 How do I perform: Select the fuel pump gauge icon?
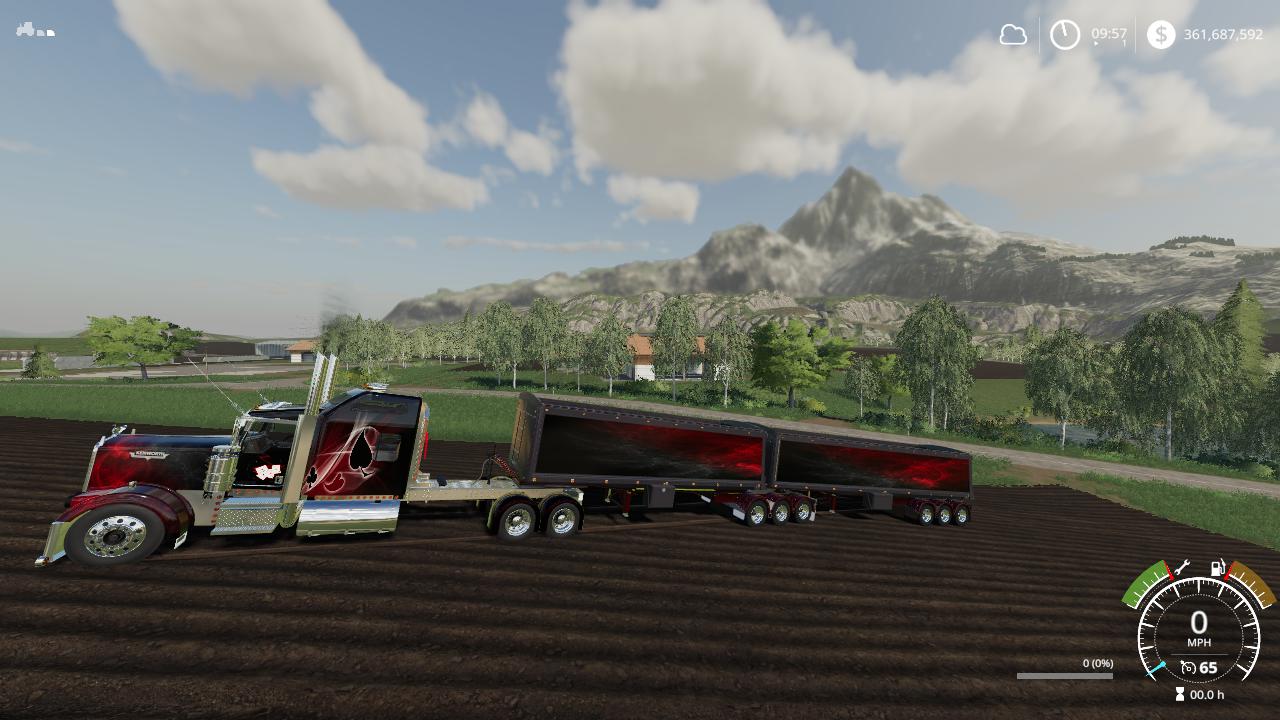coord(1218,568)
